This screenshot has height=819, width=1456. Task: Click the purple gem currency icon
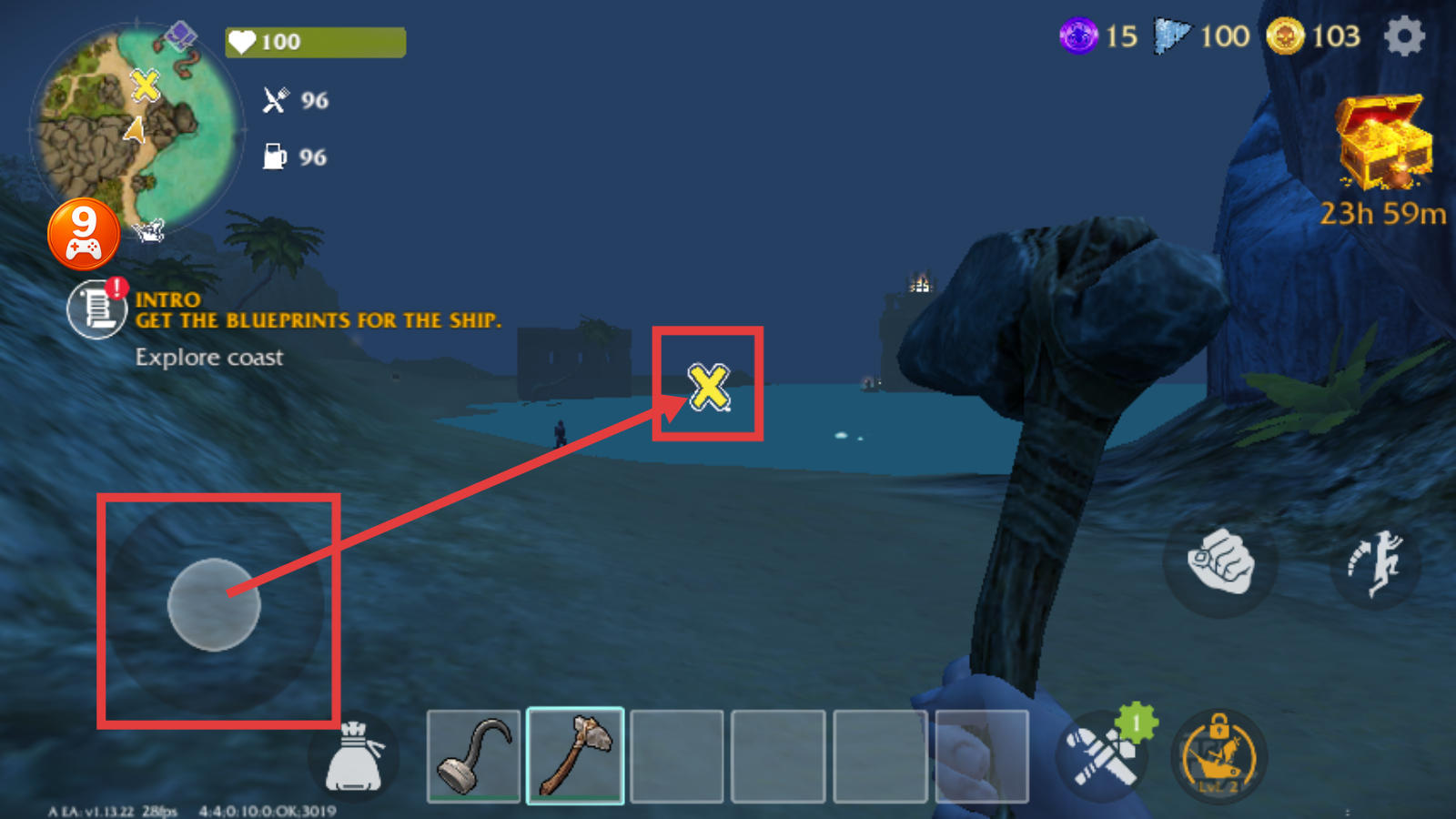[x=1079, y=37]
